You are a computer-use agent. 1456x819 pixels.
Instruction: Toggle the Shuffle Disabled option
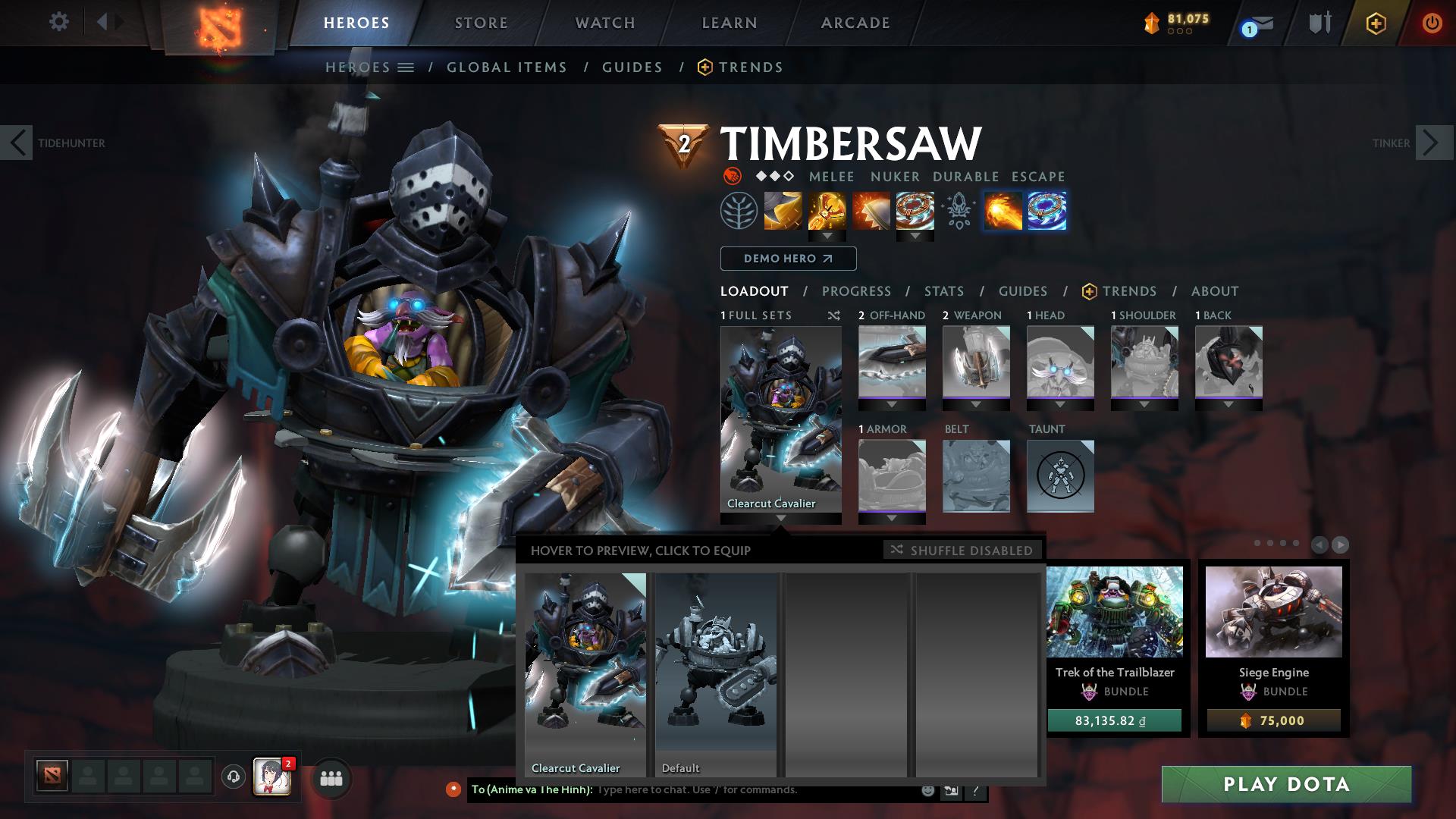962,551
